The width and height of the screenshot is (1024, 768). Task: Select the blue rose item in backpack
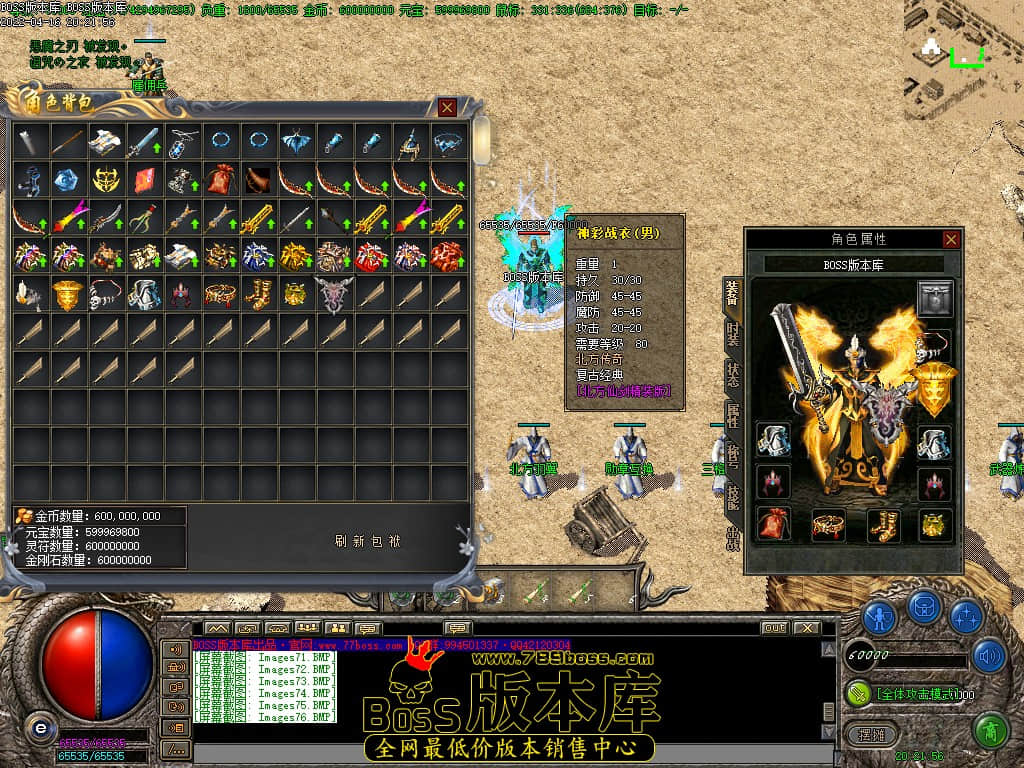[x=68, y=179]
